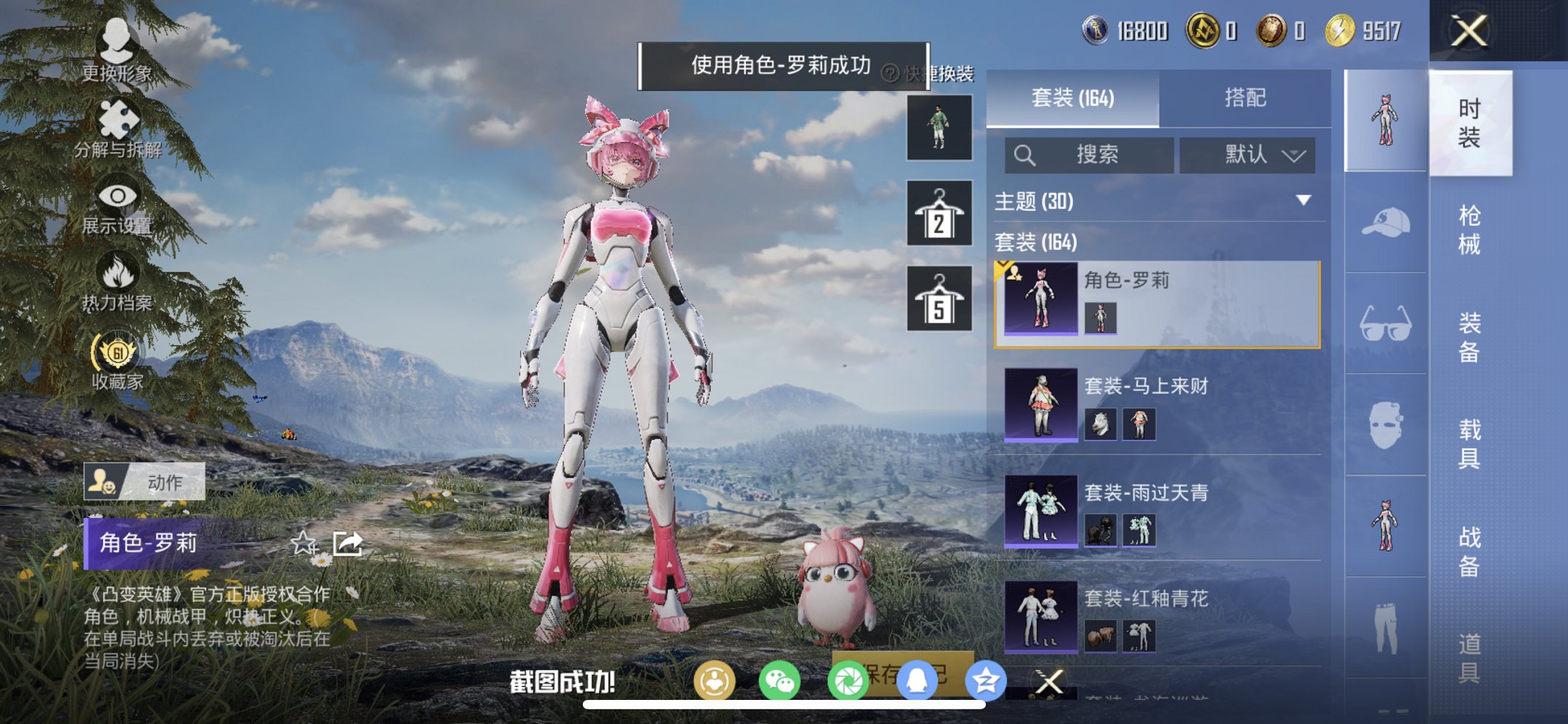Open the 默认 sorting dropdown
Screen dimensions: 1568x724
click(1247, 155)
